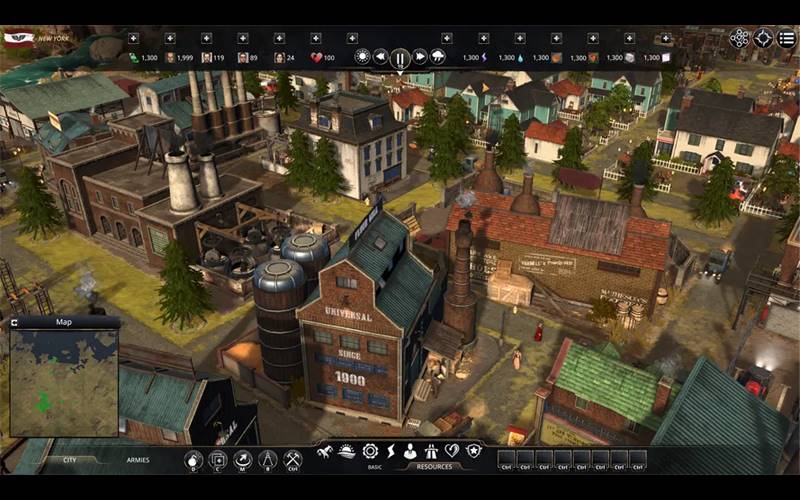The height and width of the screenshot is (500, 800).
Task: Select the highway roads category icon
Action: pyautogui.click(x=431, y=452)
